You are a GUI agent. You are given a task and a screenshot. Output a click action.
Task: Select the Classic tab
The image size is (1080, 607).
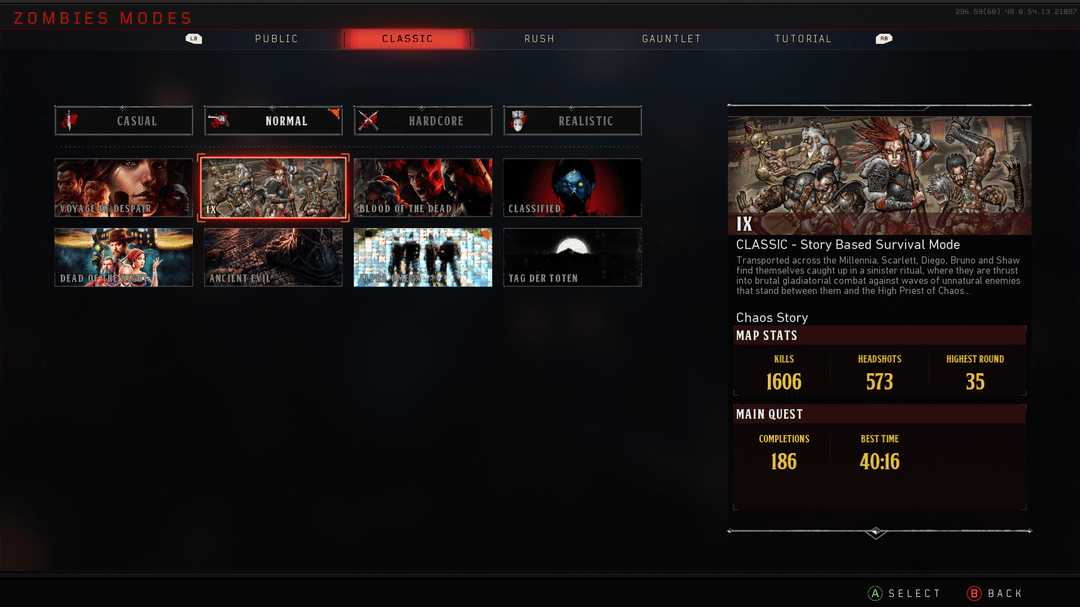point(407,39)
